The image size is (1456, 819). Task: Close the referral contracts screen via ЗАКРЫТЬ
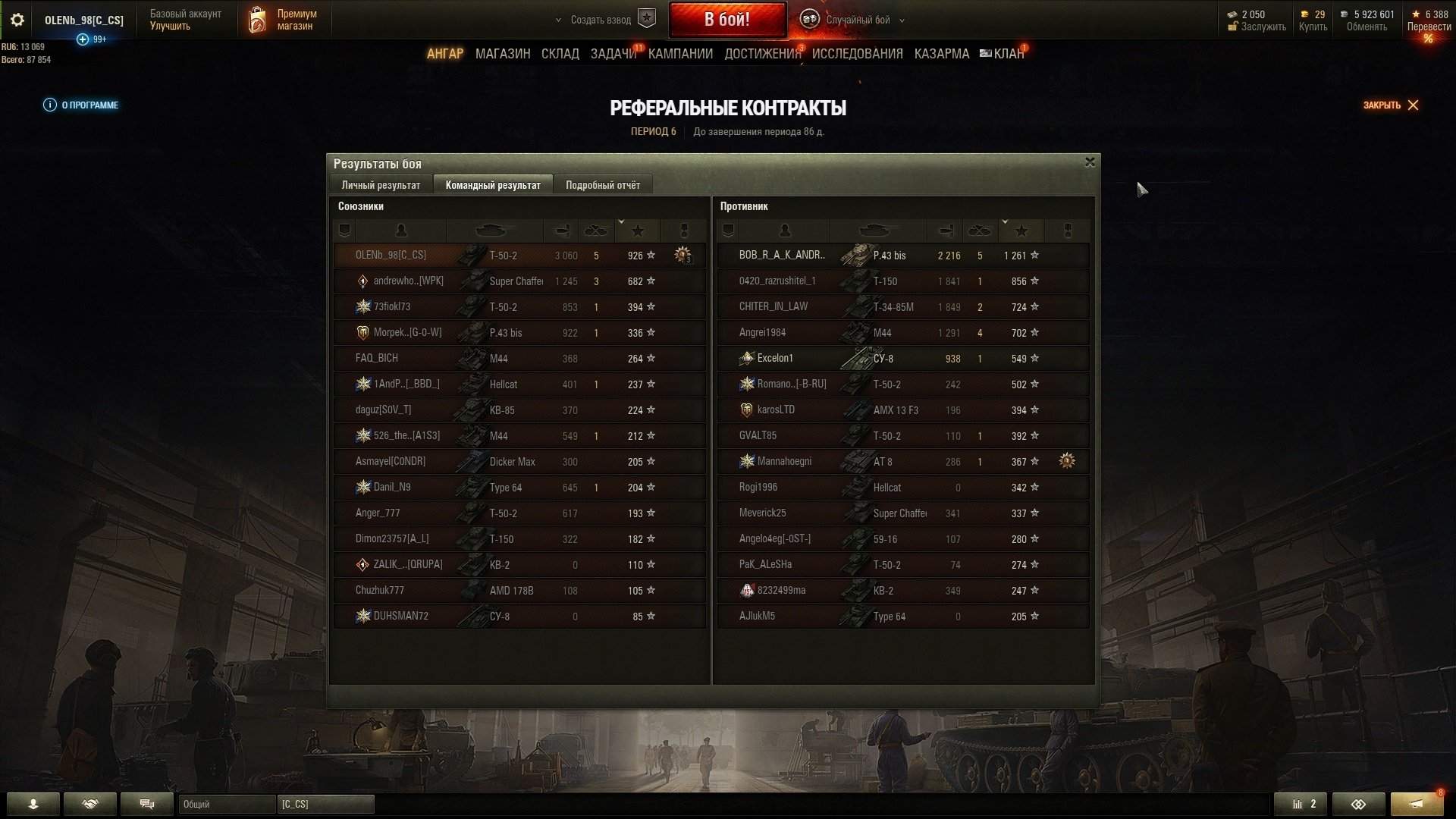pyautogui.click(x=1390, y=105)
